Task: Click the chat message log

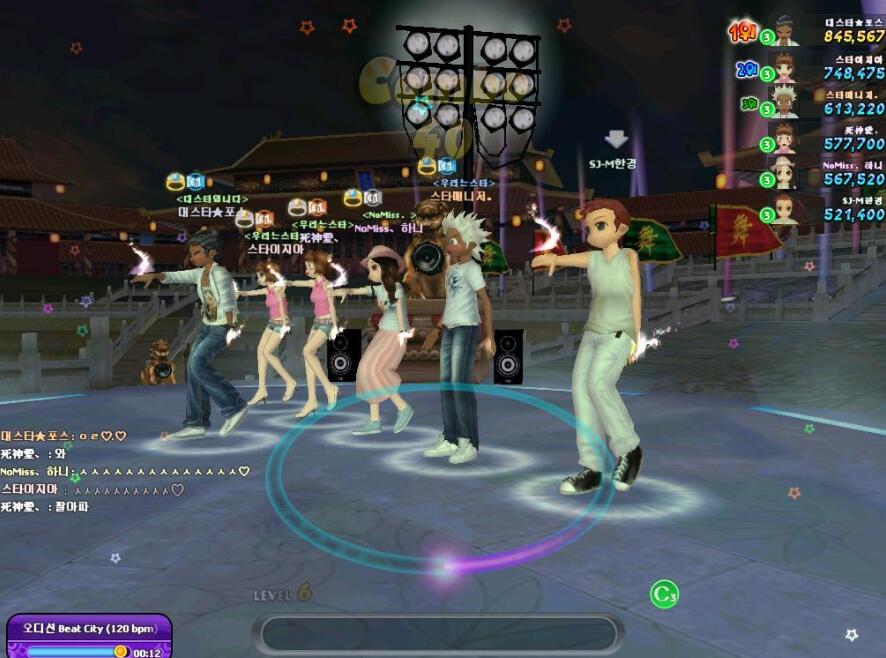Action: click(120, 471)
